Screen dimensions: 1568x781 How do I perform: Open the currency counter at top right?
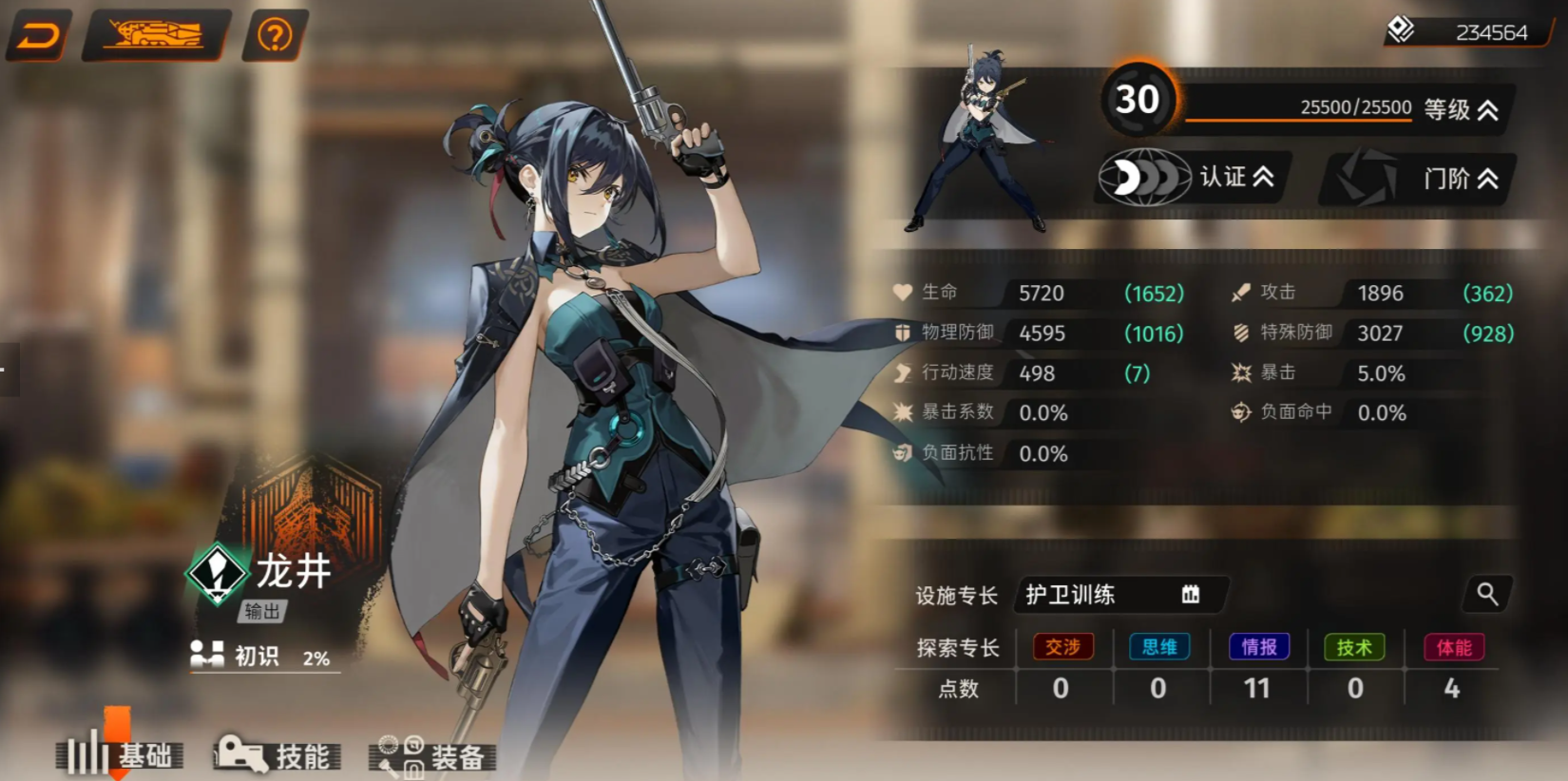[1468, 32]
